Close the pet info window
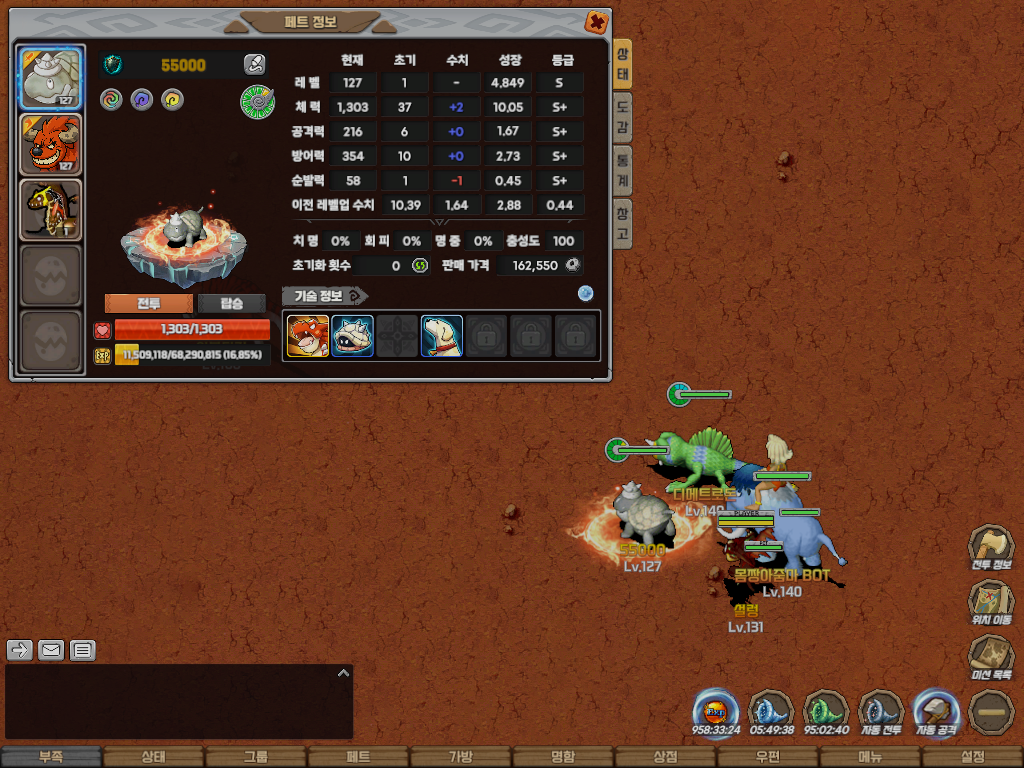Screen dimensions: 1024x768 596,22
